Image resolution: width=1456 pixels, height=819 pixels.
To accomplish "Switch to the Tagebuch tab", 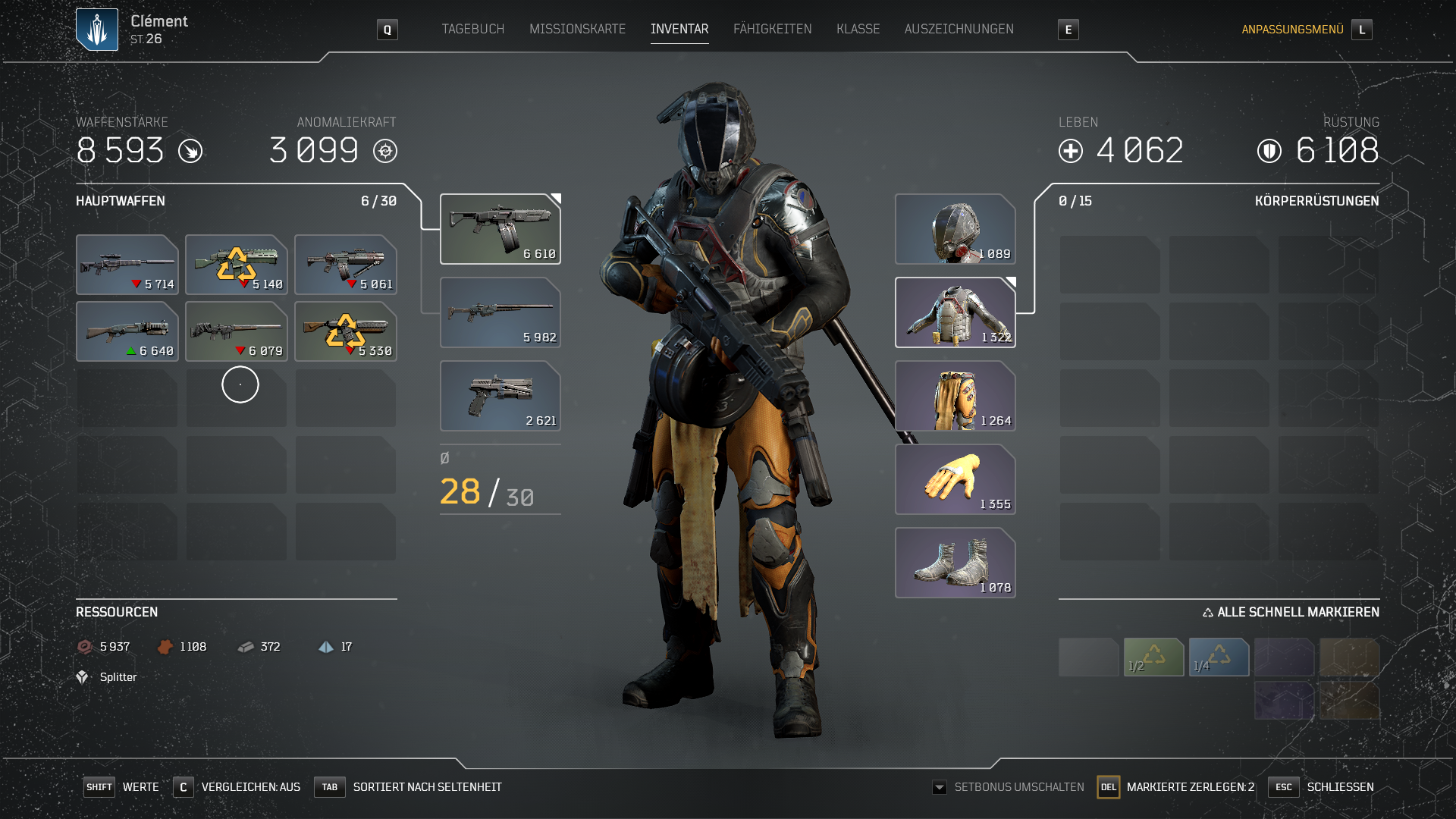I will [x=472, y=29].
